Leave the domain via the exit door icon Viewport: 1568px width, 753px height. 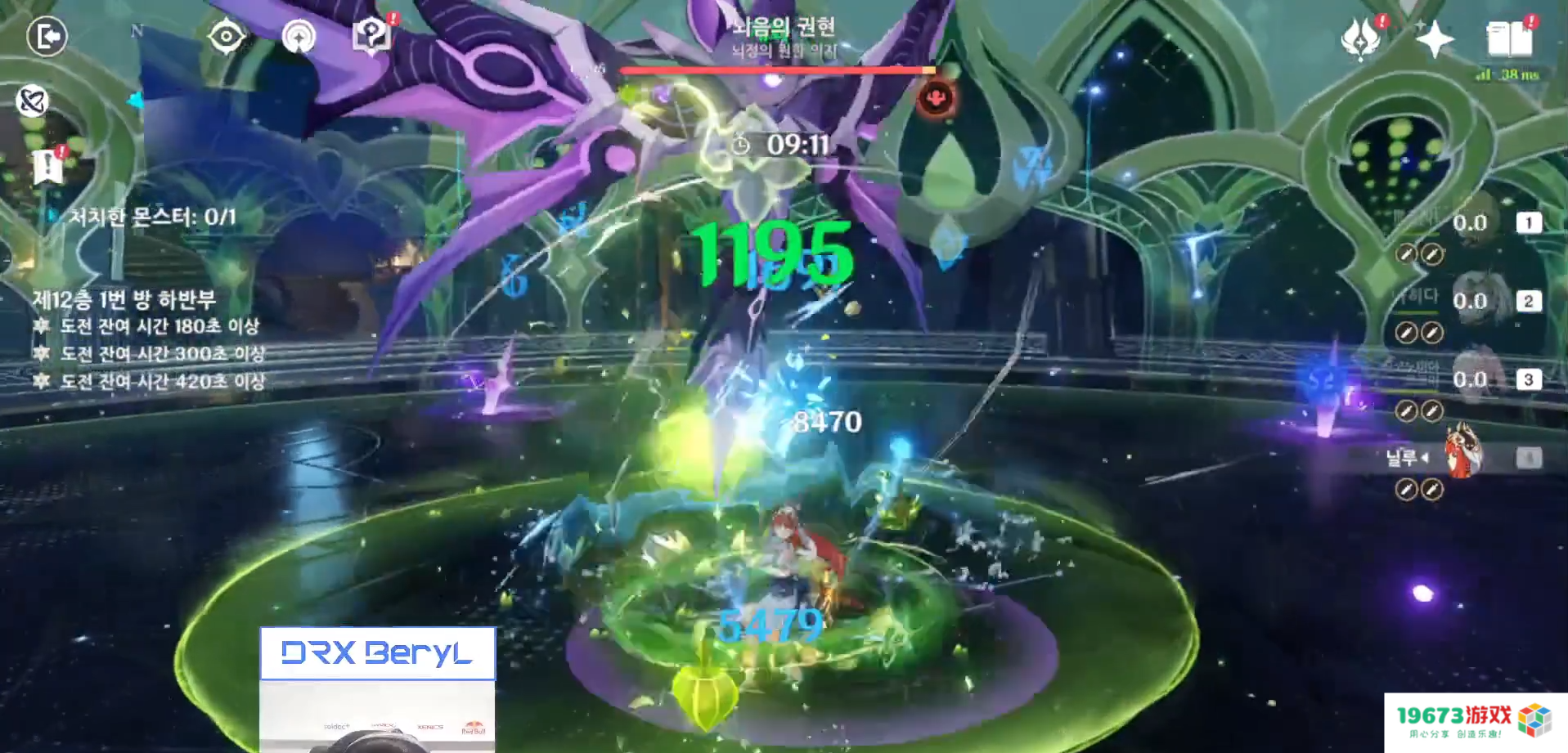tap(47, 37)
